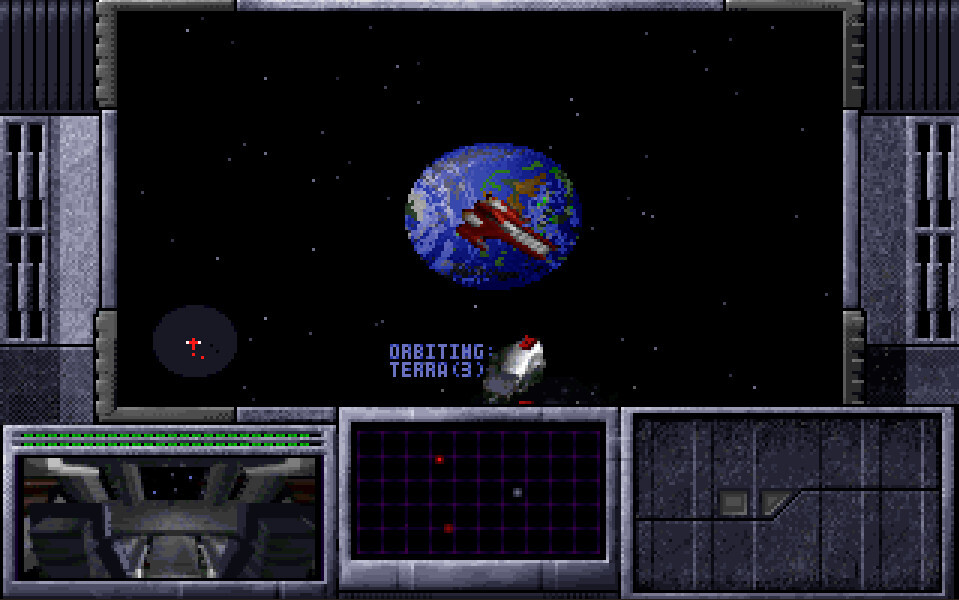Activate the square button on the right panel
959x600 pixels.
click(734, 503)
